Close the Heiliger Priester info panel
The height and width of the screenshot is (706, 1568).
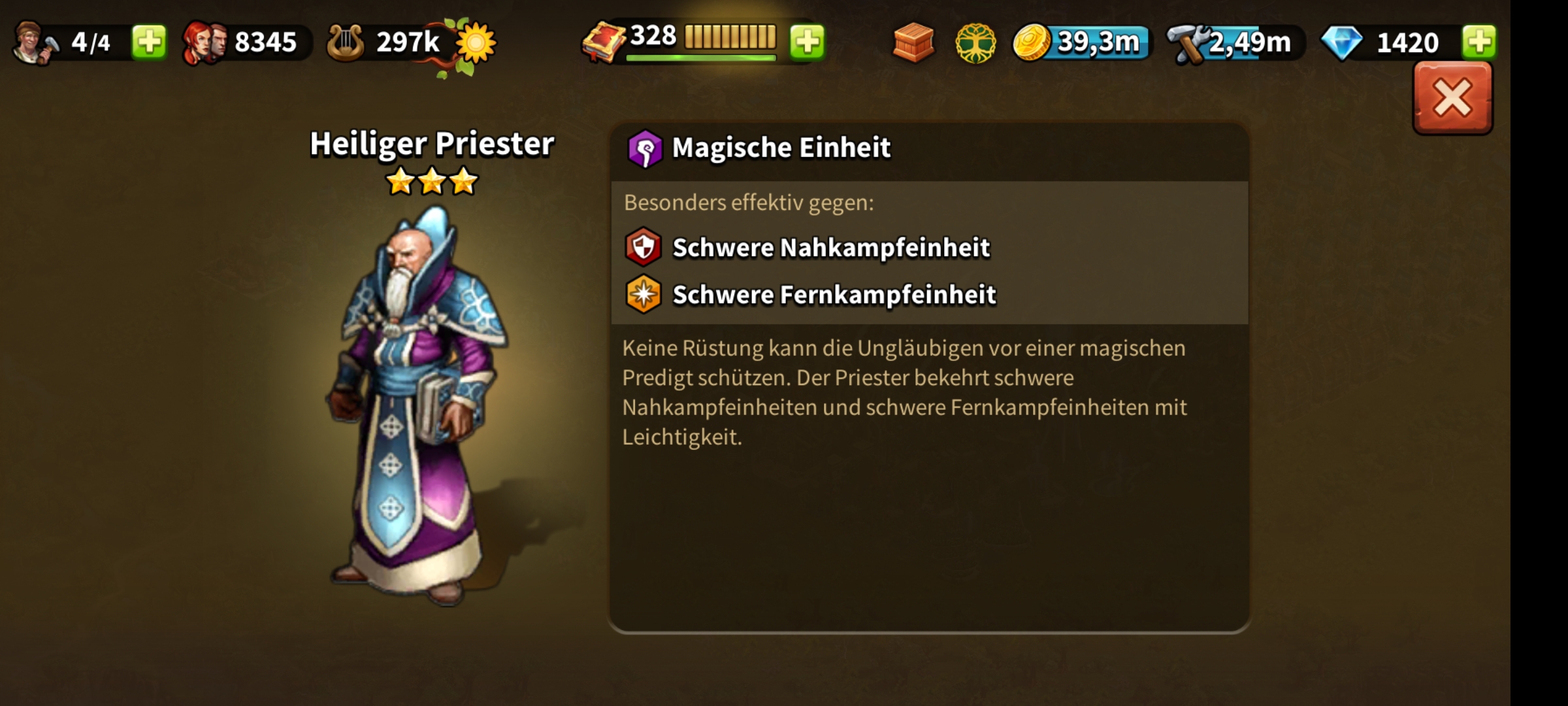pos(1452,99)
